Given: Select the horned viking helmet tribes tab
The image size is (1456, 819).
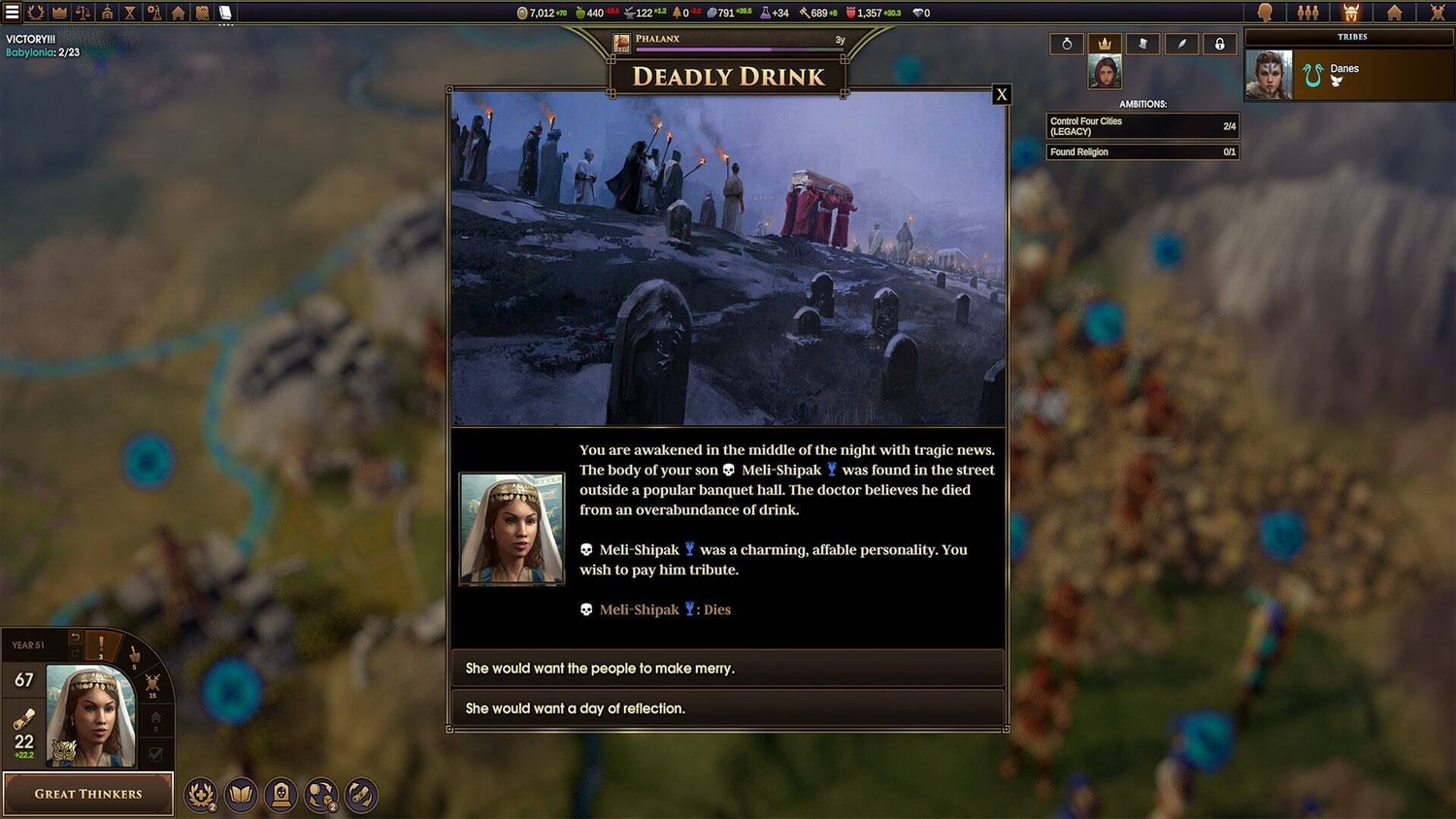Looking at the screenshot, I should (1350, 13).
